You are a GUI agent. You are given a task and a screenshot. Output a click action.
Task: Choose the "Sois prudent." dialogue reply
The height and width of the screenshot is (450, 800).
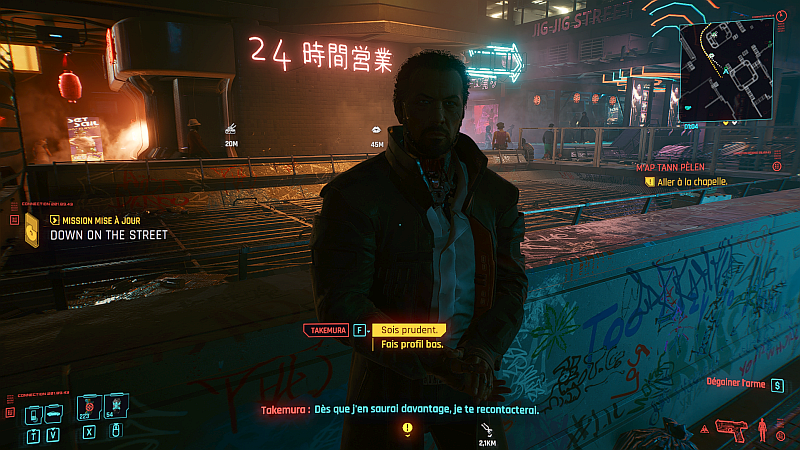(406, 330)
